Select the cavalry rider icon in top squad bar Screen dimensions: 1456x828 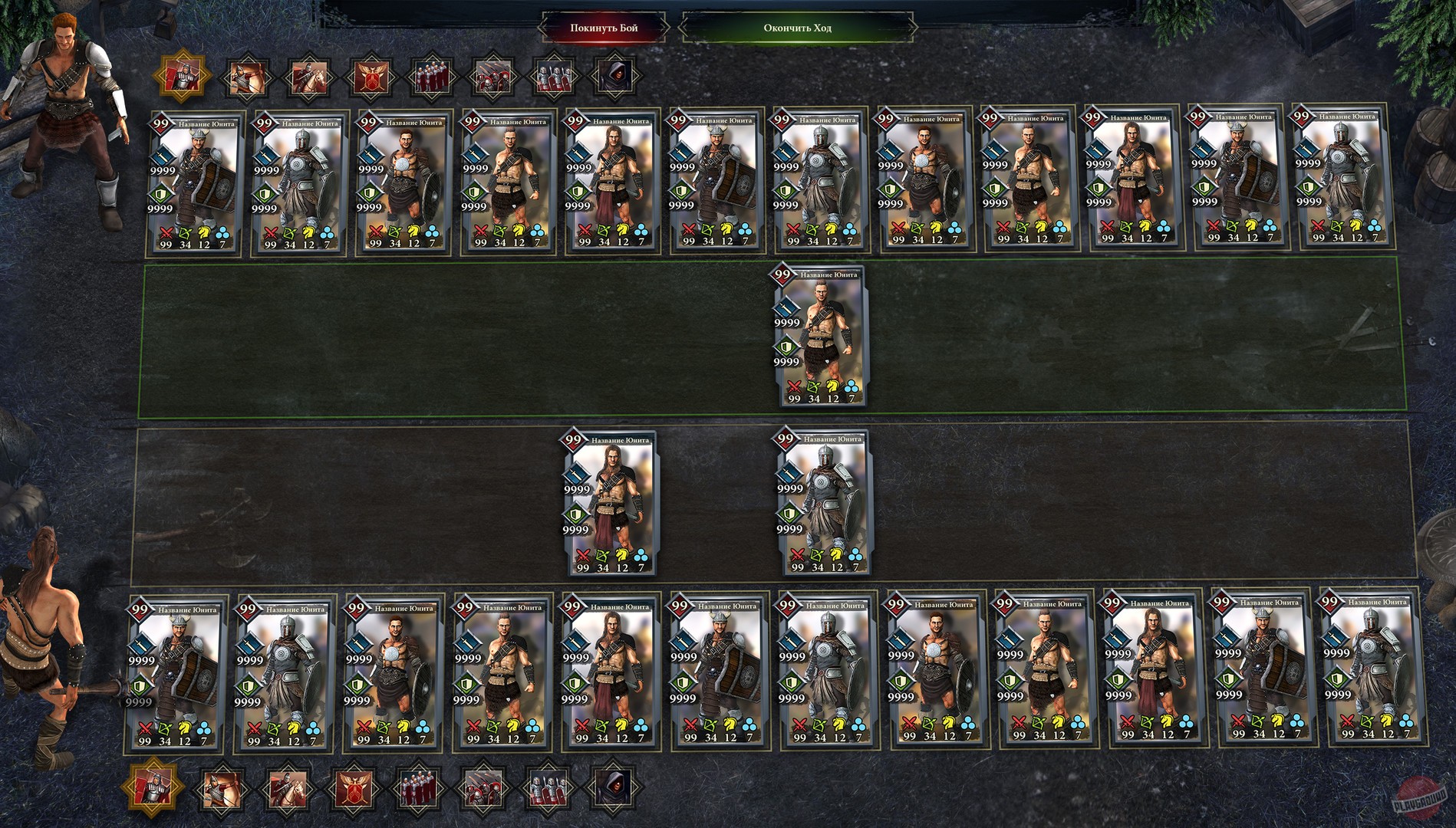[x=308, y=77]
